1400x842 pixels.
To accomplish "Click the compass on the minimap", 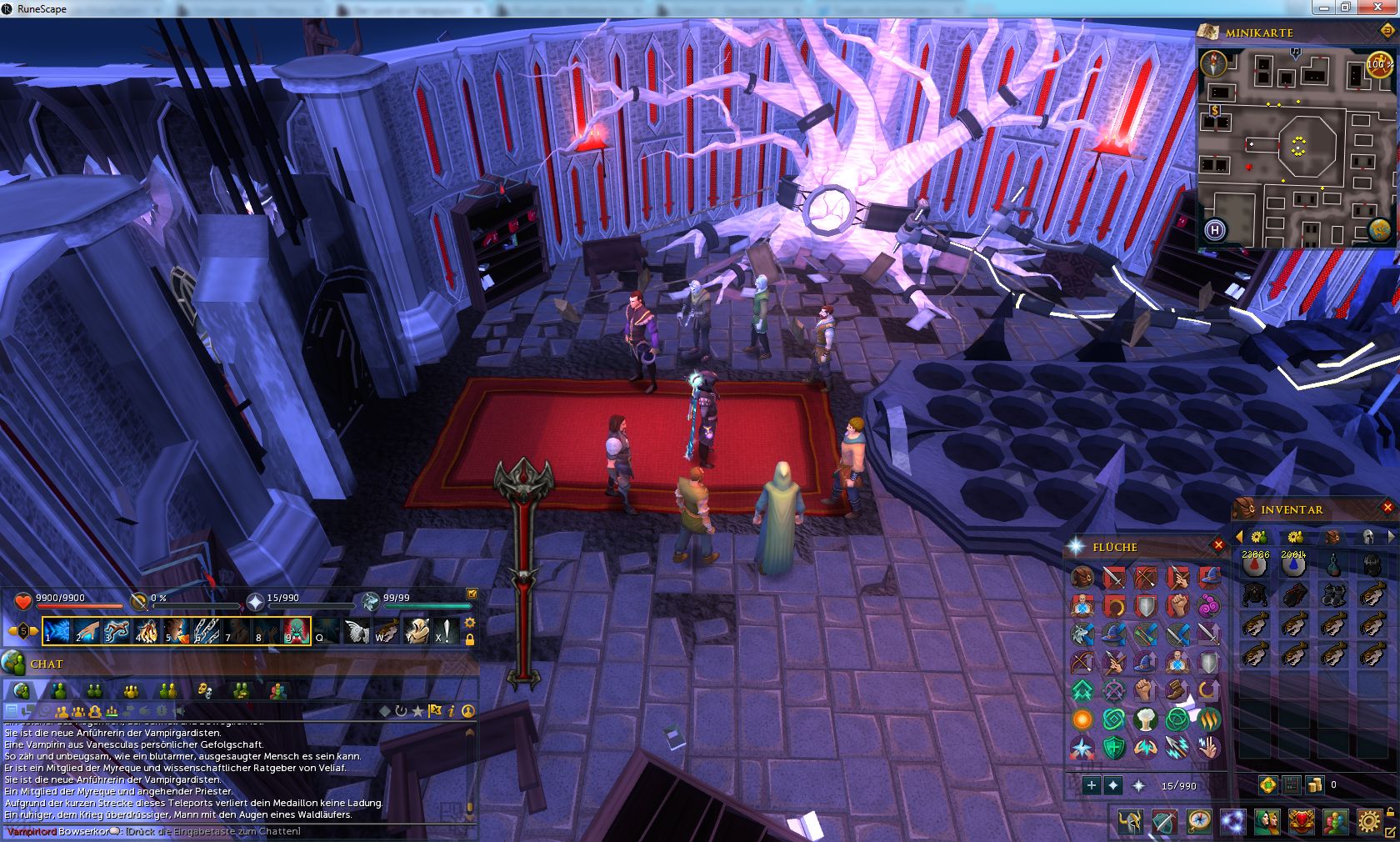I will point(1213,63).
